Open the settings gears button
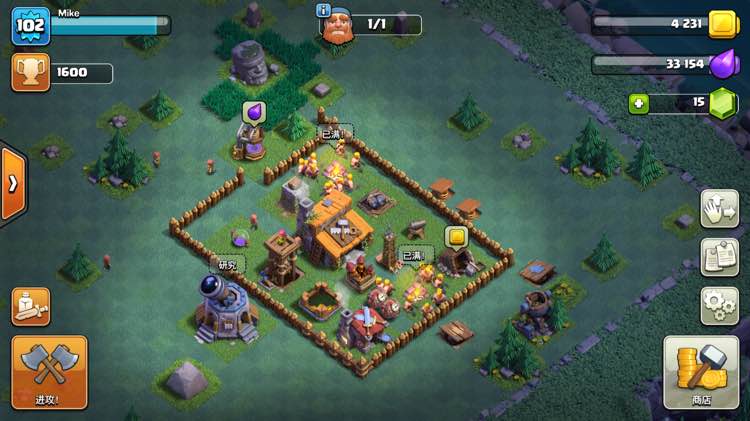Image resolution: width=750 pixels, height=421 pixels. point(719,305)
